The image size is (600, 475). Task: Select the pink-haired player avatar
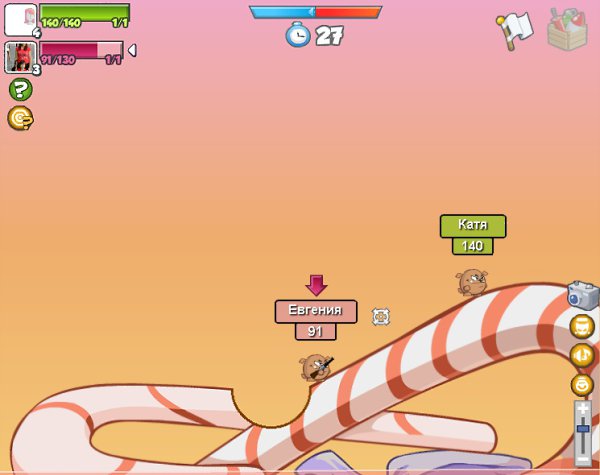[x=21, y=20]
